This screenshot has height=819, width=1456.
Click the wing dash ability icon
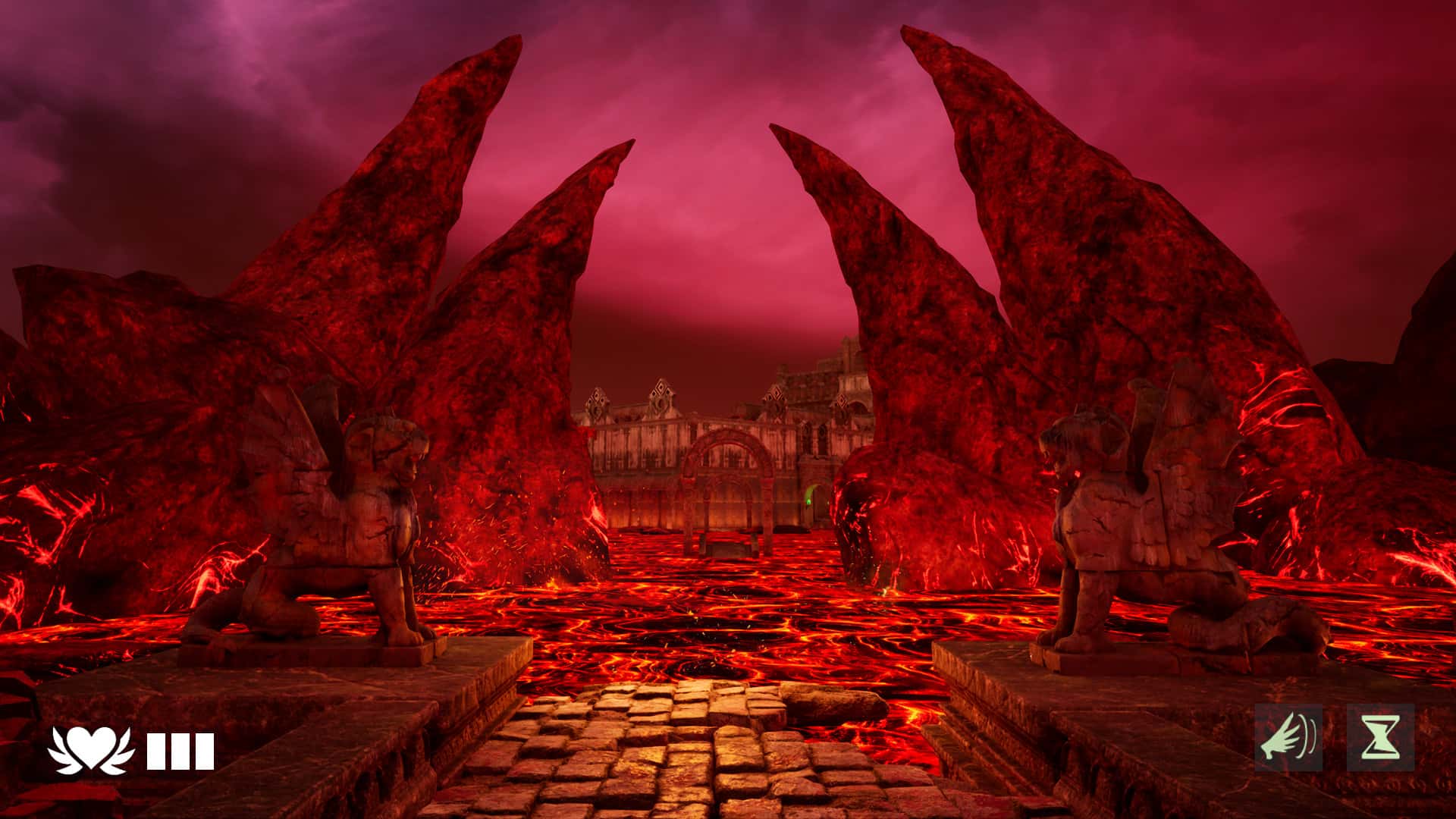[x=1289, y=737]
